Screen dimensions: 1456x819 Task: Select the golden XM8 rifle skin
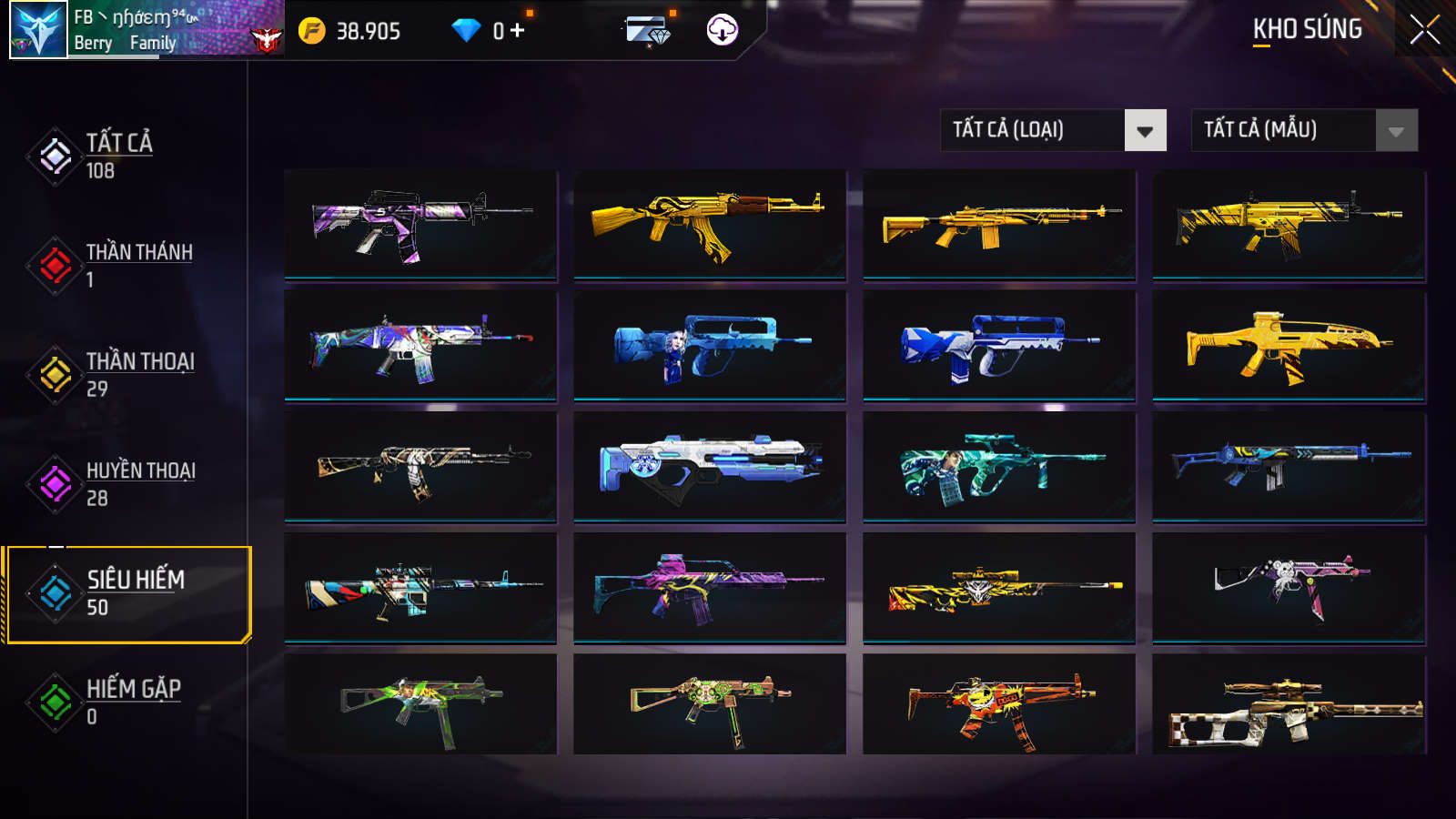pos(1289,345)
